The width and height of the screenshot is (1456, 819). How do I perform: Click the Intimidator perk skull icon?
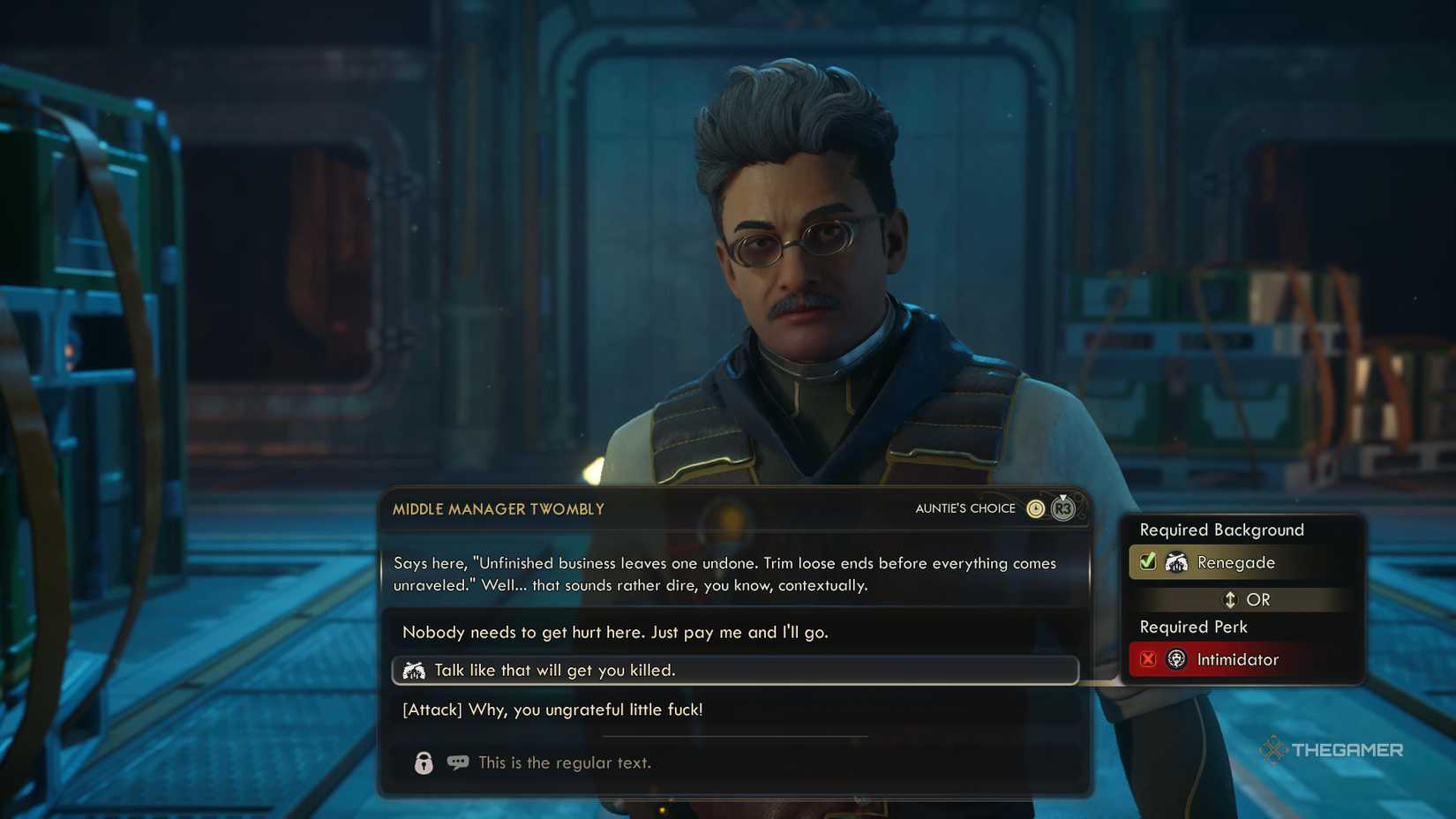coord(1175,659)
